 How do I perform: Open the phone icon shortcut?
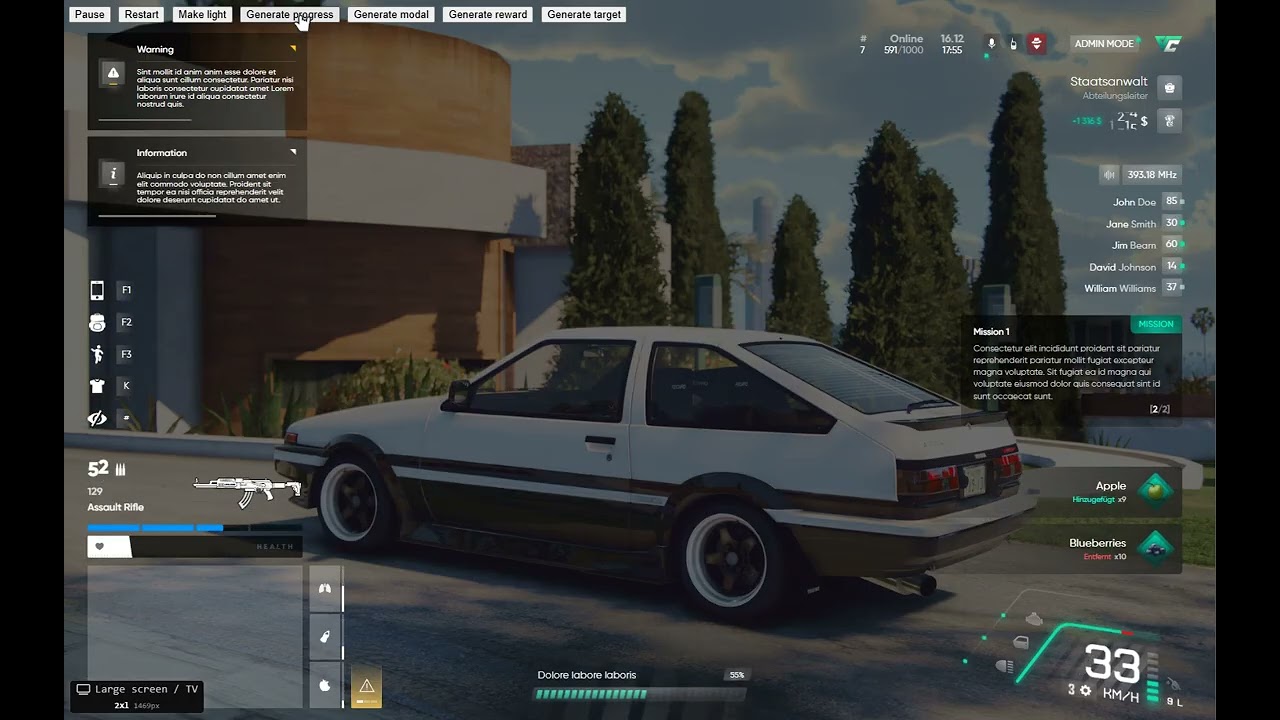click(x=97, y=291)
